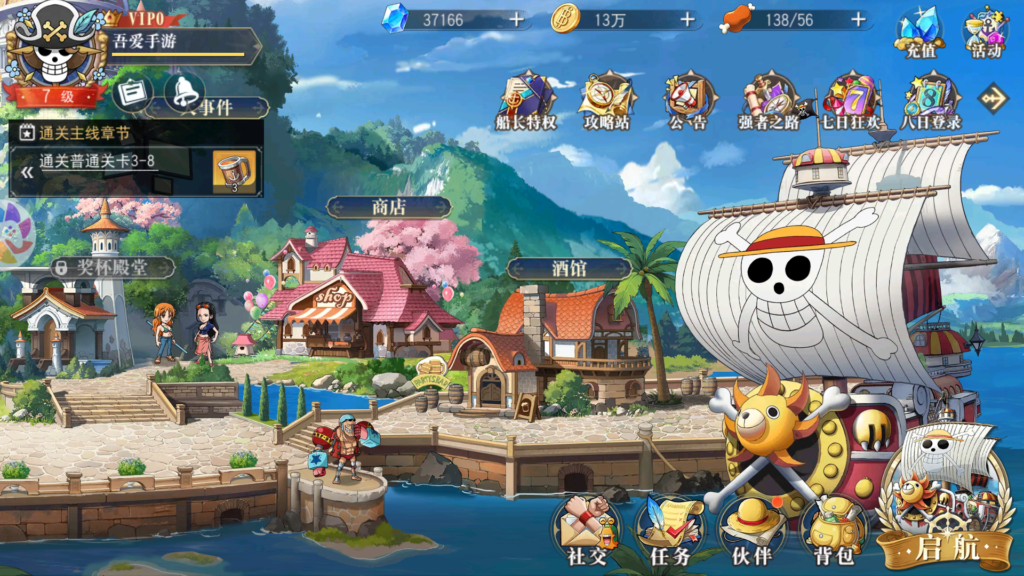
Task: Open the 活动 events icon
Action: (985, 33)
